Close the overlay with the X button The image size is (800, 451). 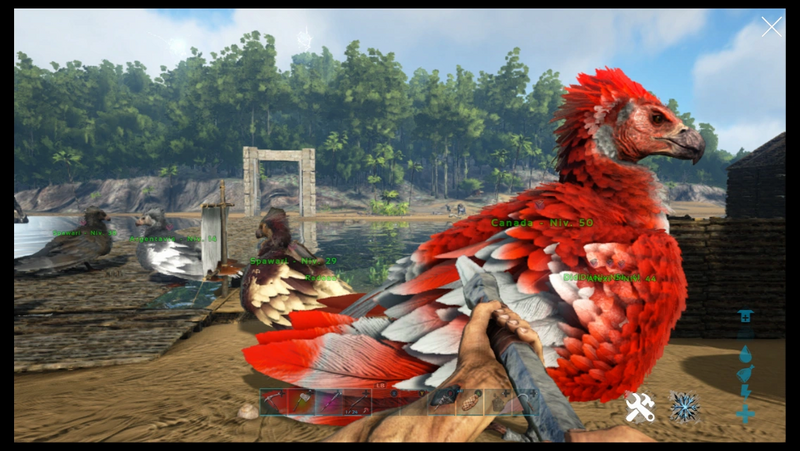point(771,27)
